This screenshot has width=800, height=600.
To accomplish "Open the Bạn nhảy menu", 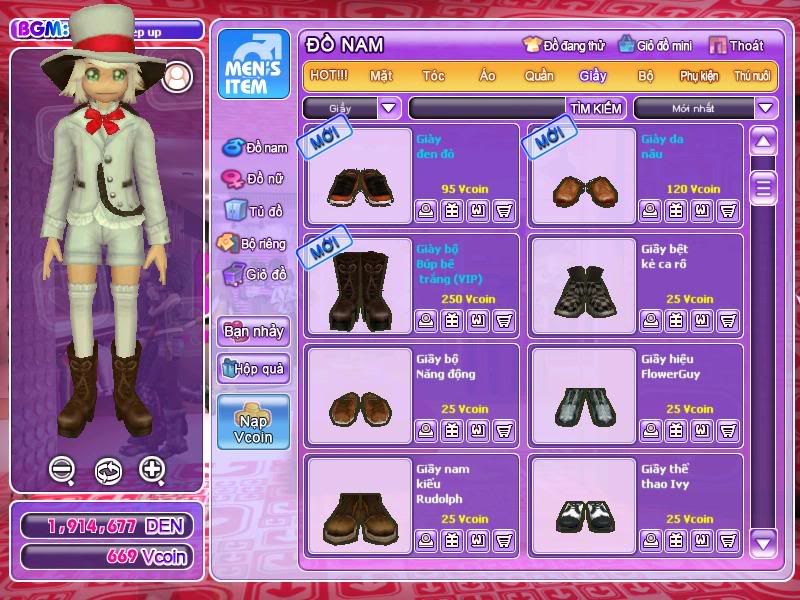I will click(253, 331).
